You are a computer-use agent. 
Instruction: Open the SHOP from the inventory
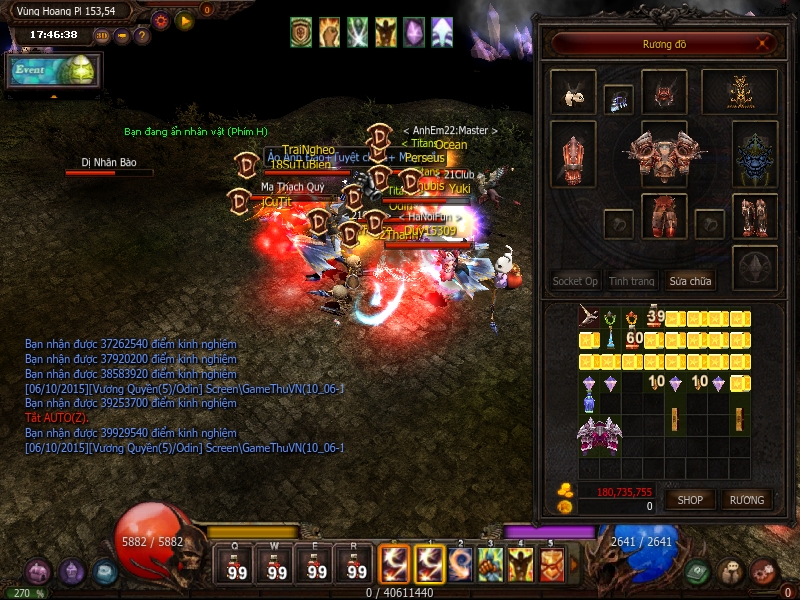[690, 500]
